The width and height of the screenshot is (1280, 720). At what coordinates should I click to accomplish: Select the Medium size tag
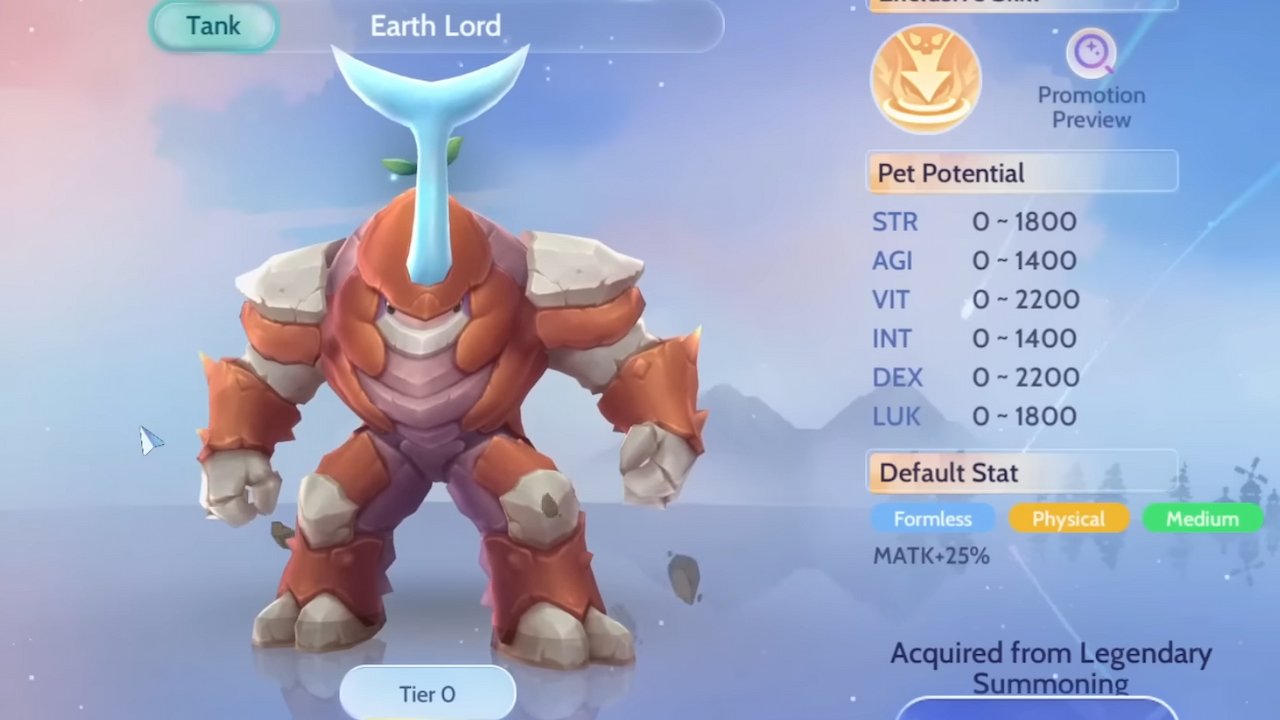click(x=1201, y=519)
